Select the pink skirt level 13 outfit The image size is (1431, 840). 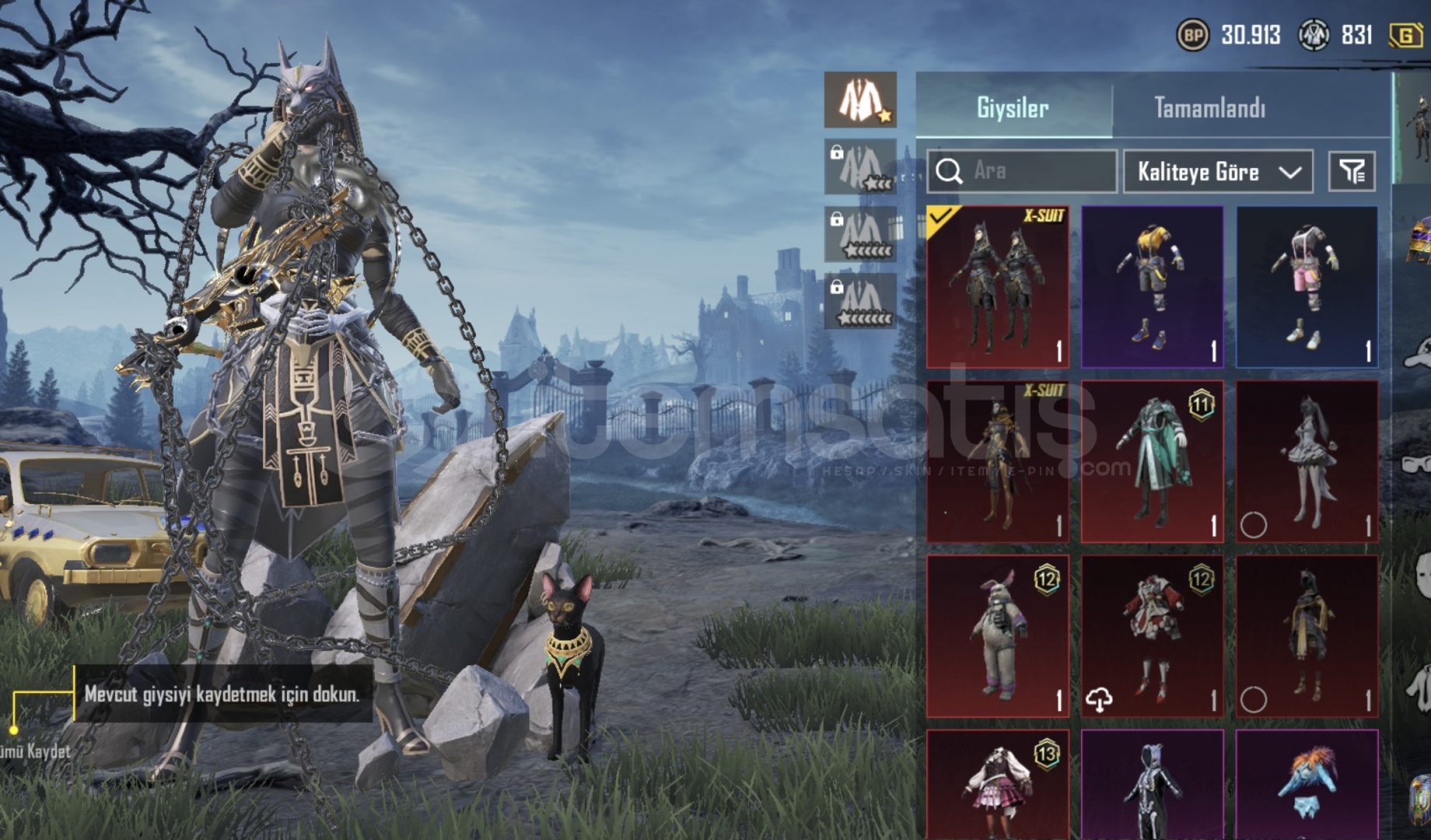998,786
